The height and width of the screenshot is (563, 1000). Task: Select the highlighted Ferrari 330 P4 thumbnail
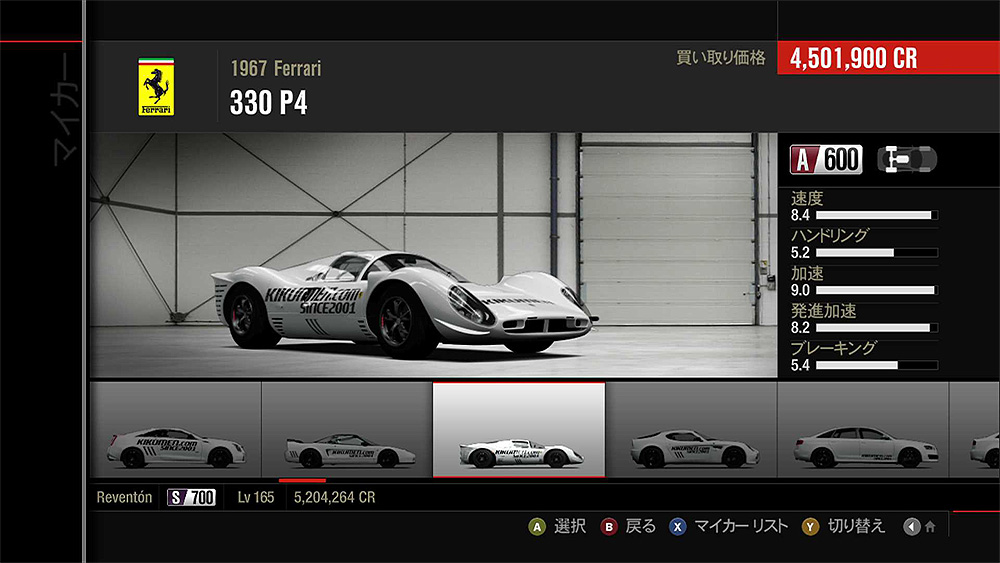(x=518, y=431)
